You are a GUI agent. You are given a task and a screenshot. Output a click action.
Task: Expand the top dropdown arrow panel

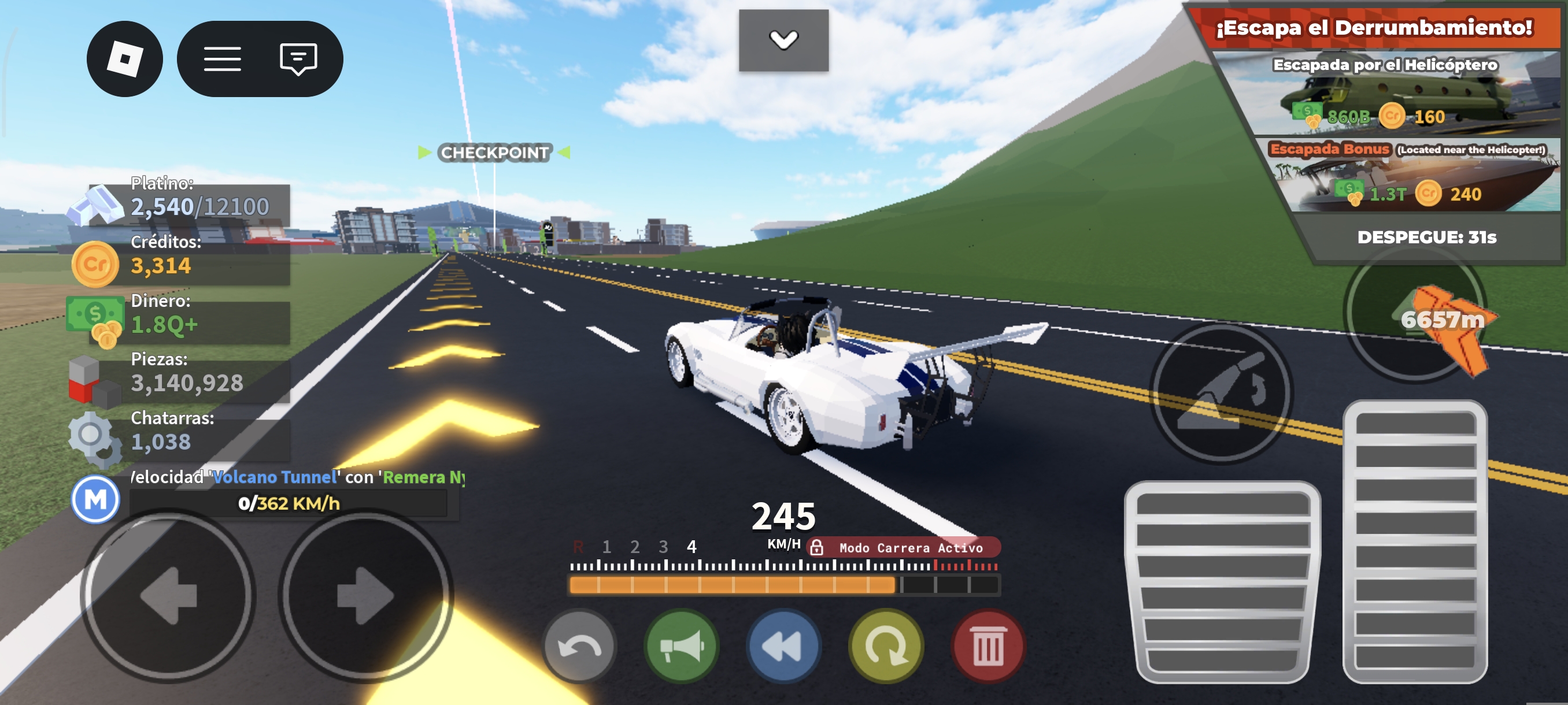coord(783,40)
